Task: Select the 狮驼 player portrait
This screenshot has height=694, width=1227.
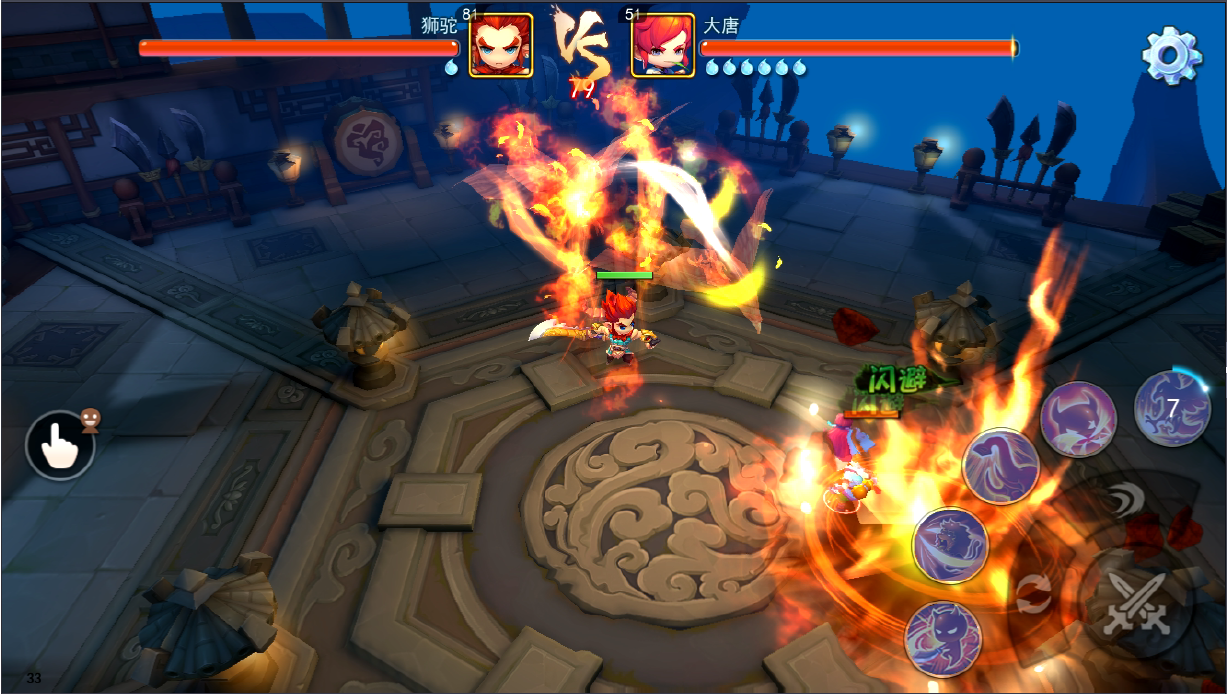Action: coord(500,45)
